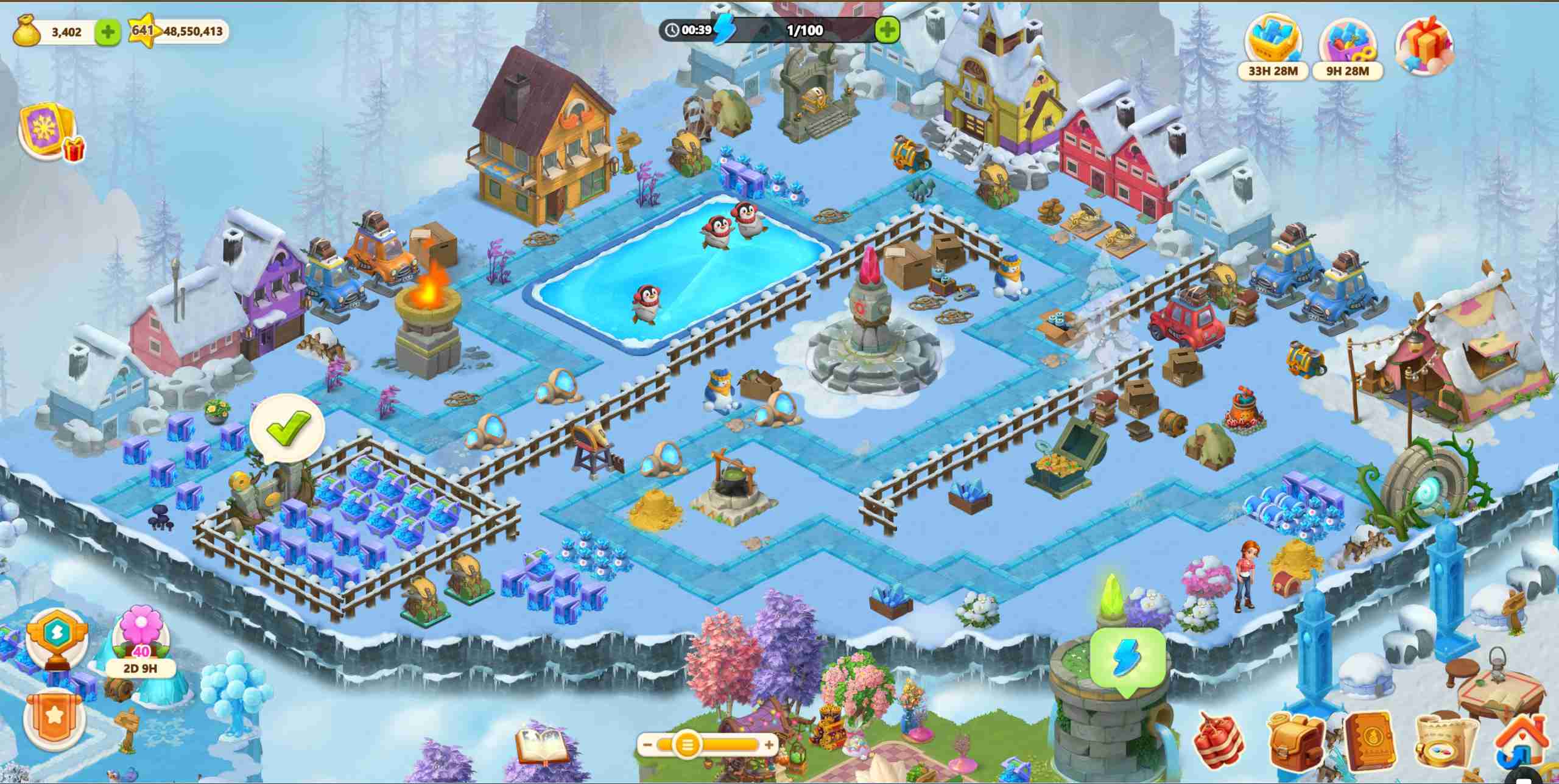Buy more energy with the green plus
This screenshot has width=1559, height=784.
tap(887, 30)
